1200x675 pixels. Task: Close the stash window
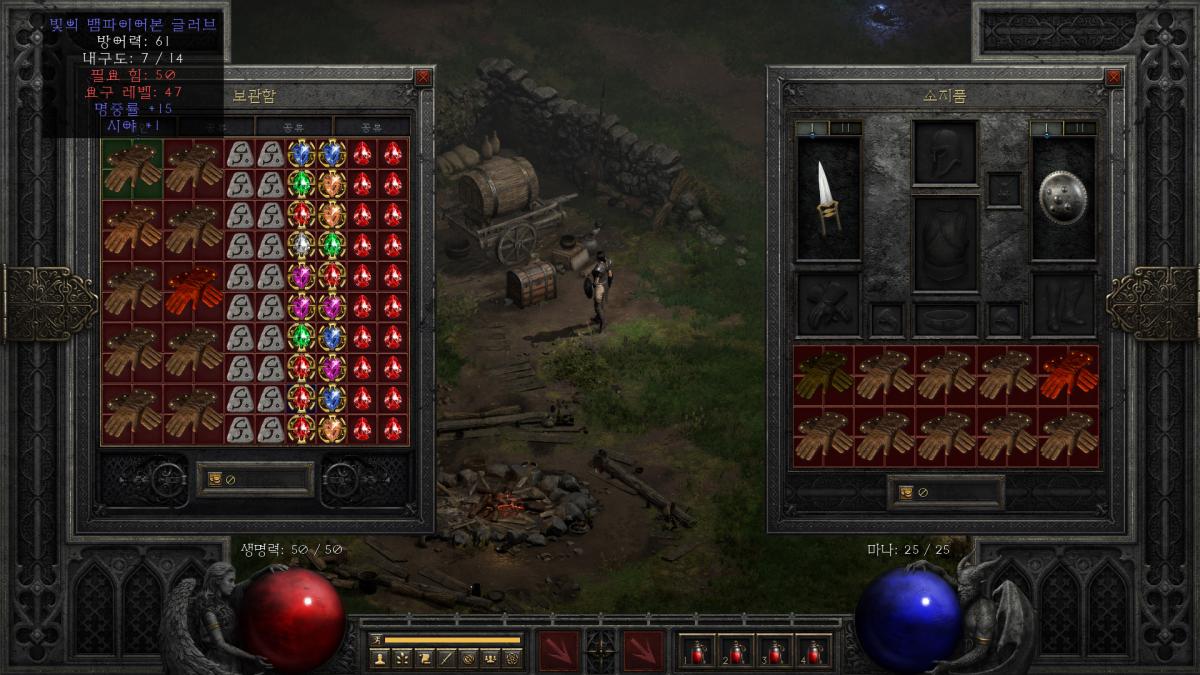coord(423,77)
